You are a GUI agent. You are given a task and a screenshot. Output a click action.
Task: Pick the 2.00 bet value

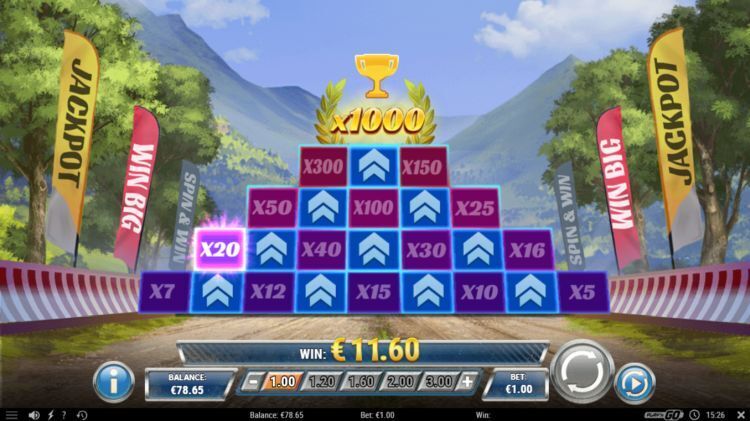pos(398,382)
